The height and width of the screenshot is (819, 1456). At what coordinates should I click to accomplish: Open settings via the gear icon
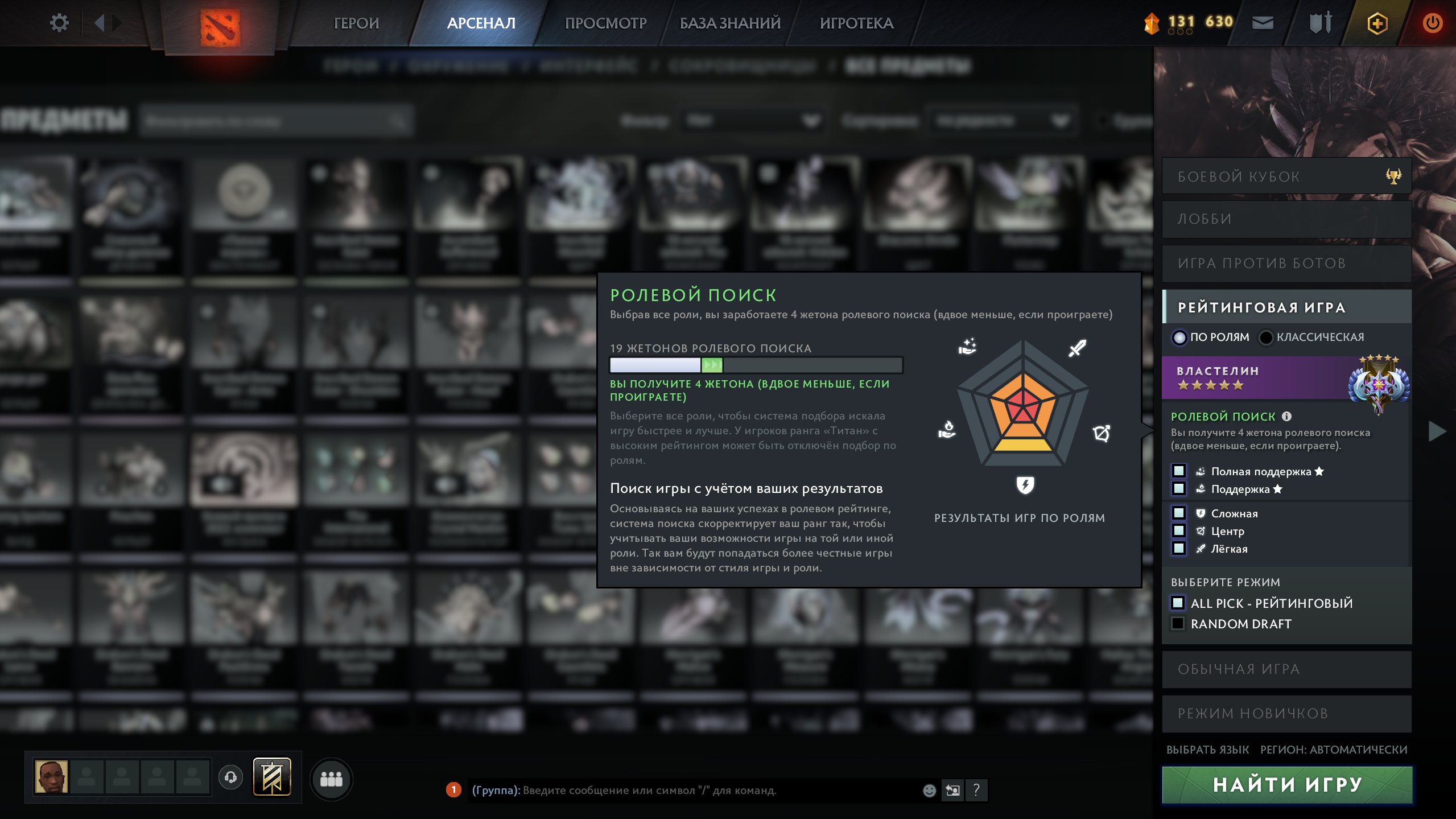(x=59, y=22)
